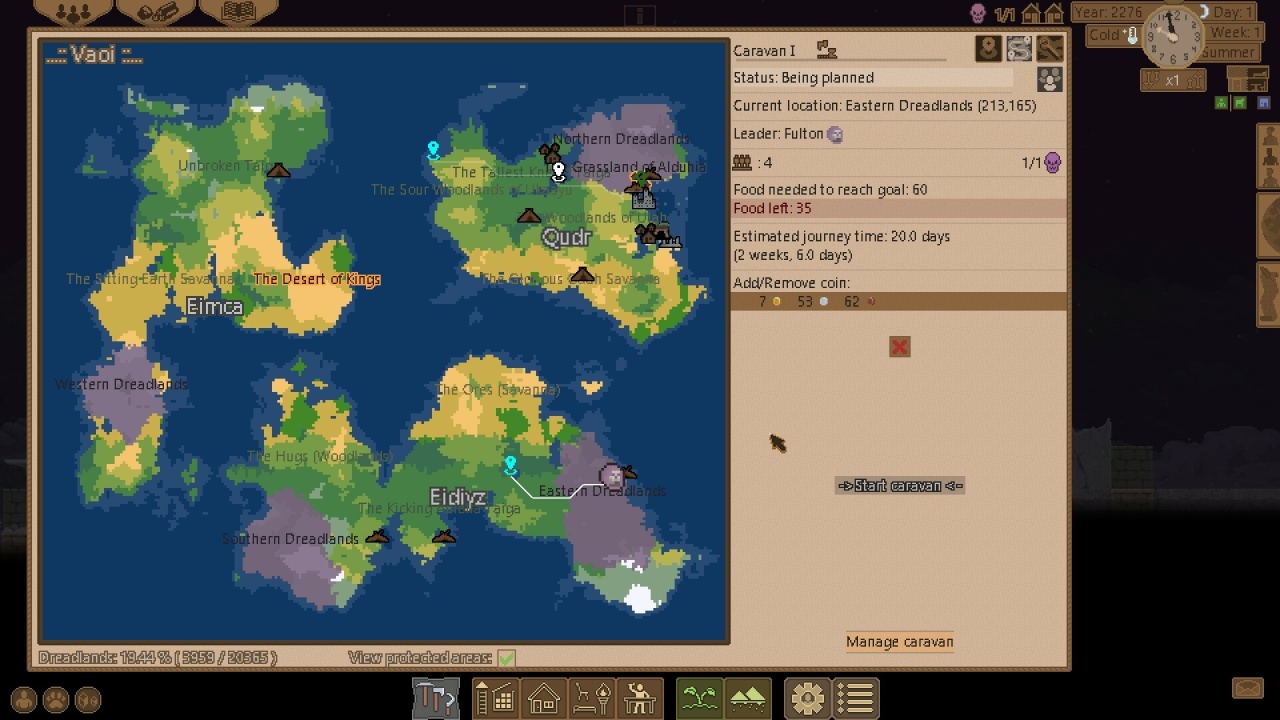
Task: Click the x1 game speed control
Action: [1172, 80]
